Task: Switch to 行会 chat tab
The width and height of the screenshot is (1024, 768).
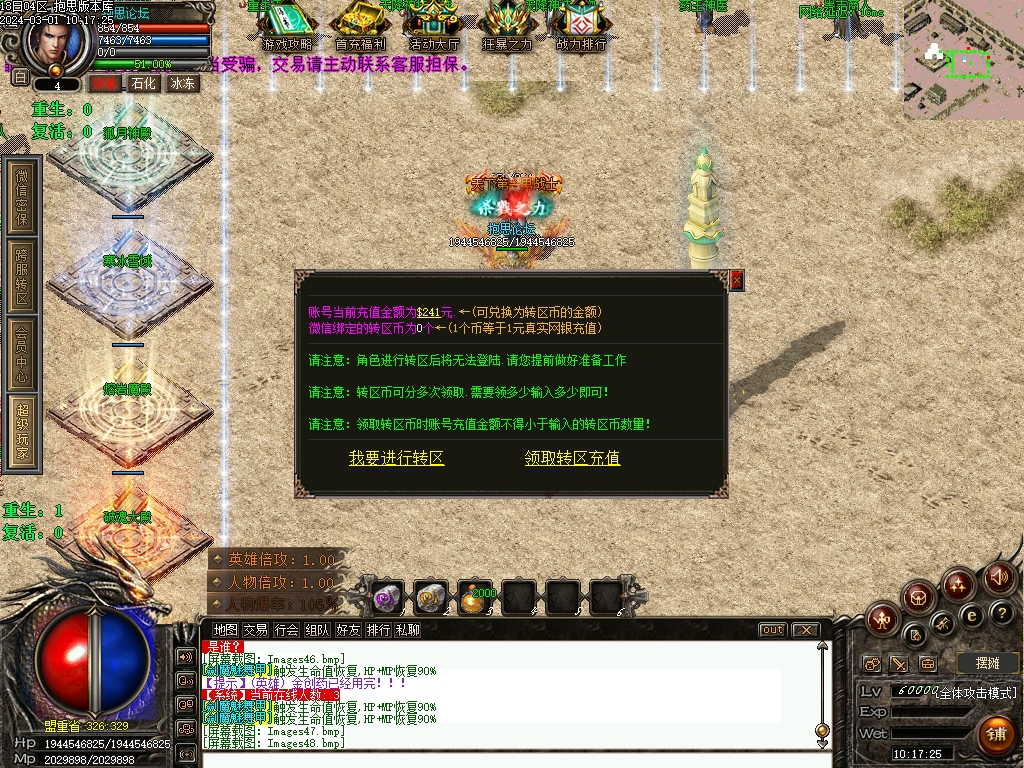Action: pos(287,630)
